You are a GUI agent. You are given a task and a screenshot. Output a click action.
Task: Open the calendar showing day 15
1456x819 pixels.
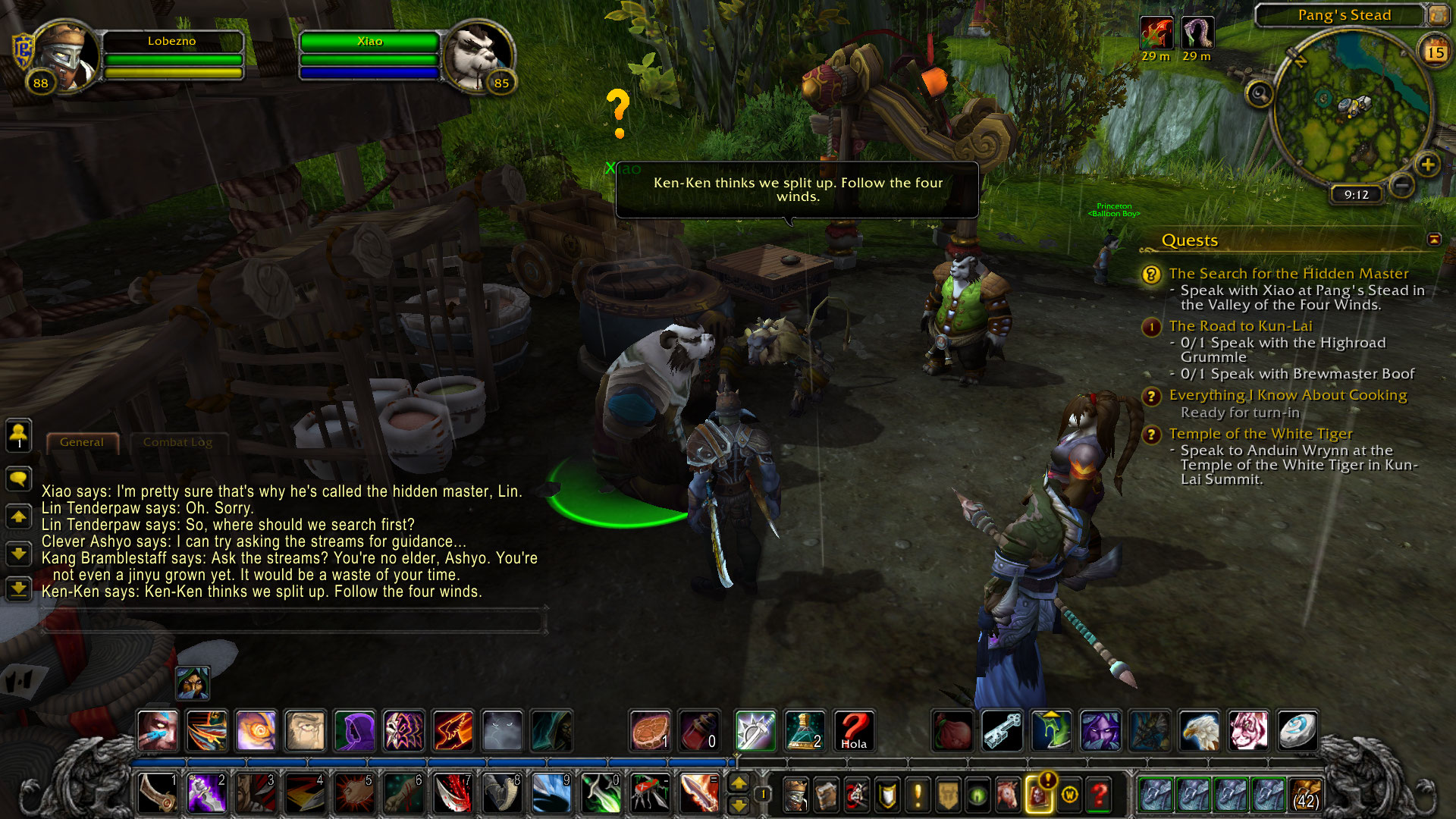coord(1435,52)
